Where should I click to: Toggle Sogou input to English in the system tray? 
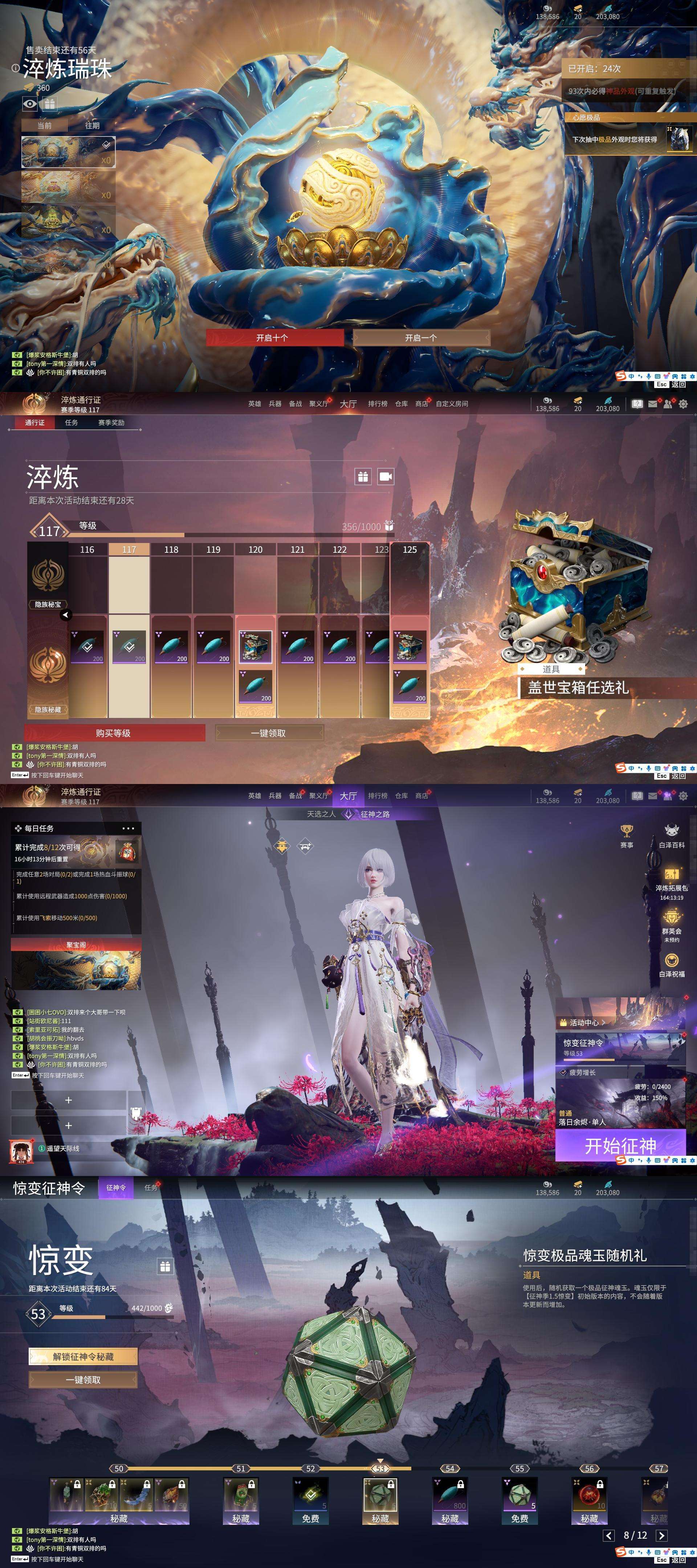632,376
